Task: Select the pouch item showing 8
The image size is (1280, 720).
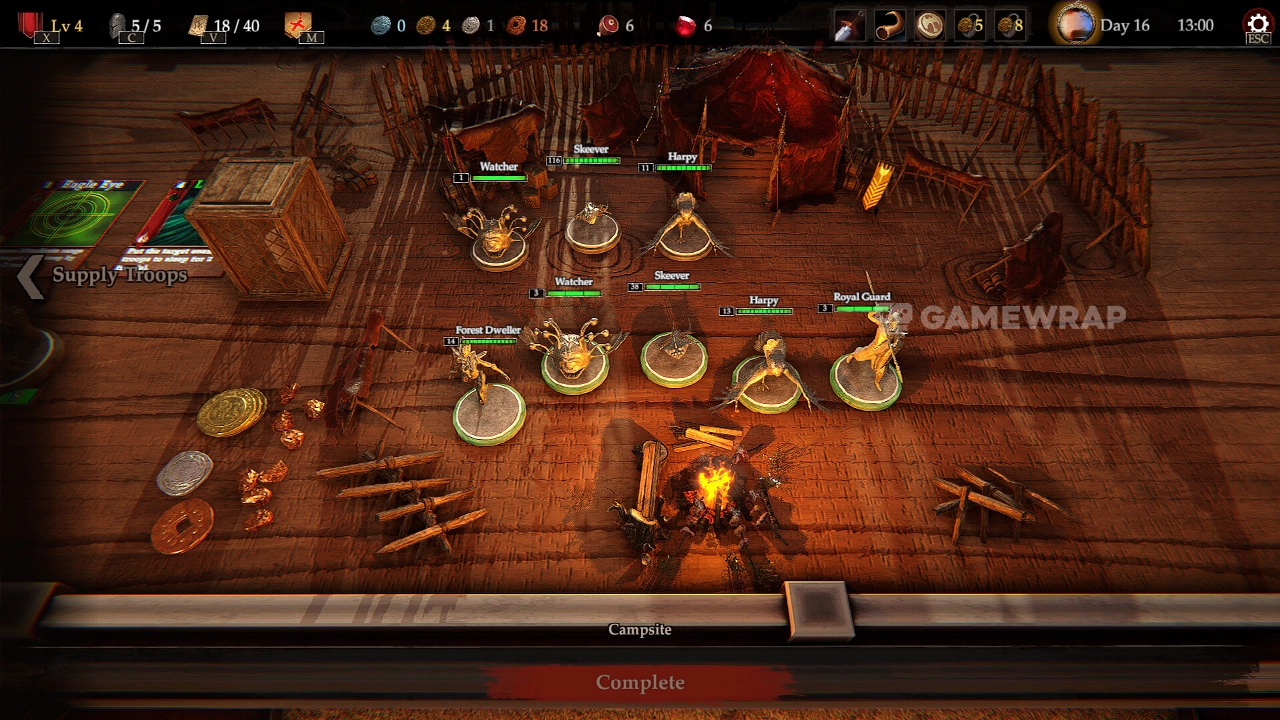Action: 1009,25
